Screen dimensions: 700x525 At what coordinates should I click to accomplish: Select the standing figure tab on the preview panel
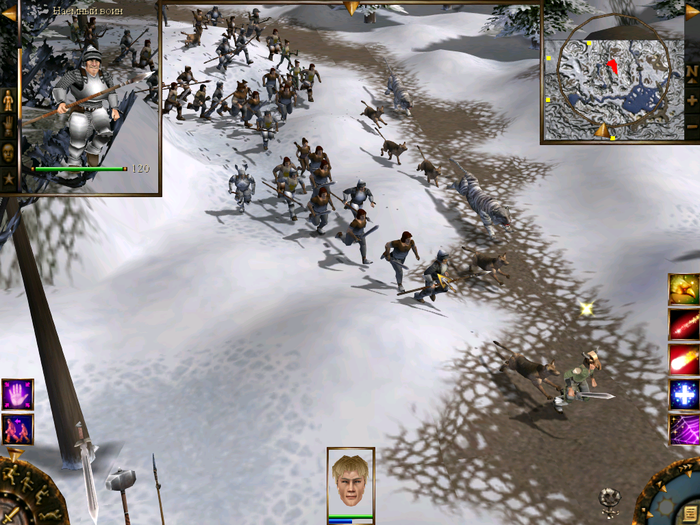coord(8,100)
